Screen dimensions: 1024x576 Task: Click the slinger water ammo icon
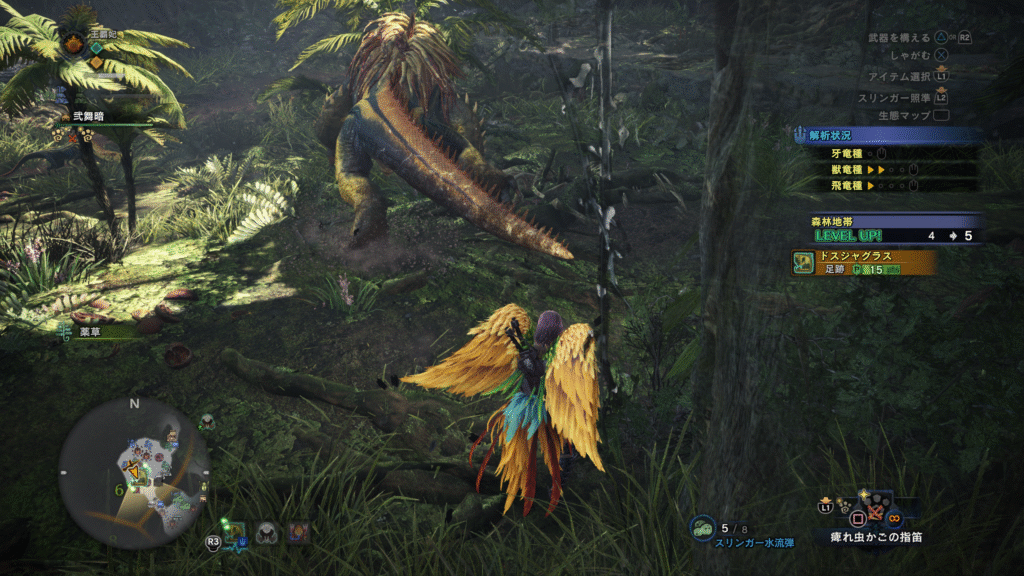coord(702,528)
